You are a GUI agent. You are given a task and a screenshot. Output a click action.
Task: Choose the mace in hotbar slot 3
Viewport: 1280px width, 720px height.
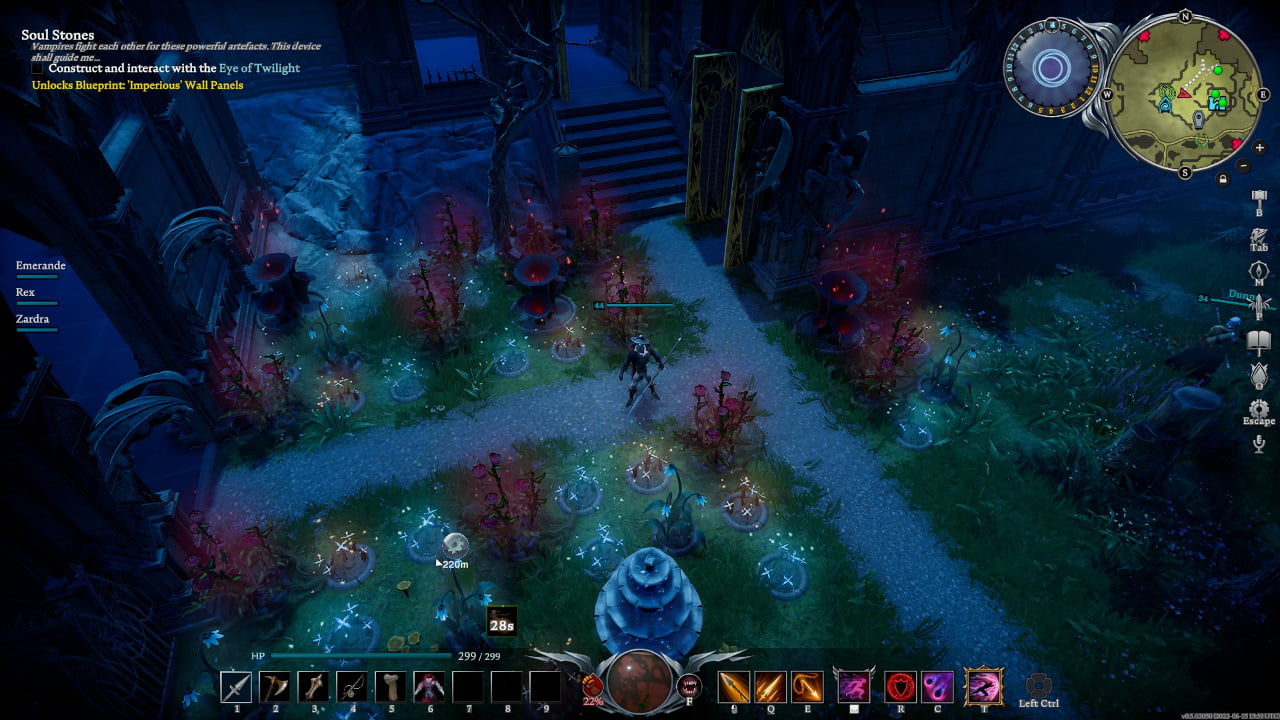313,686
